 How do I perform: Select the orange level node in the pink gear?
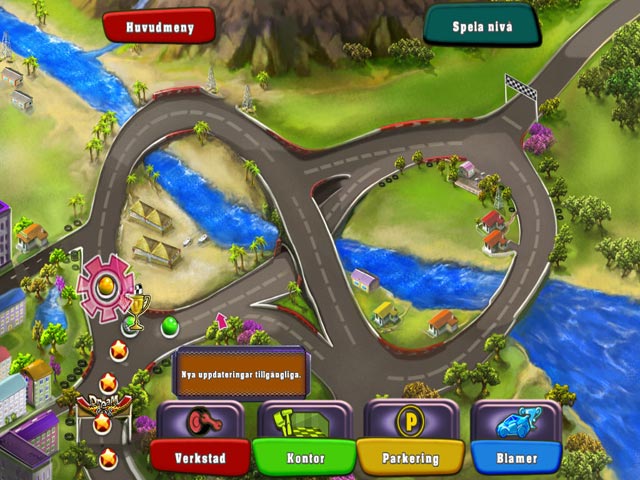pyautogui.click(x=104, y=286)
